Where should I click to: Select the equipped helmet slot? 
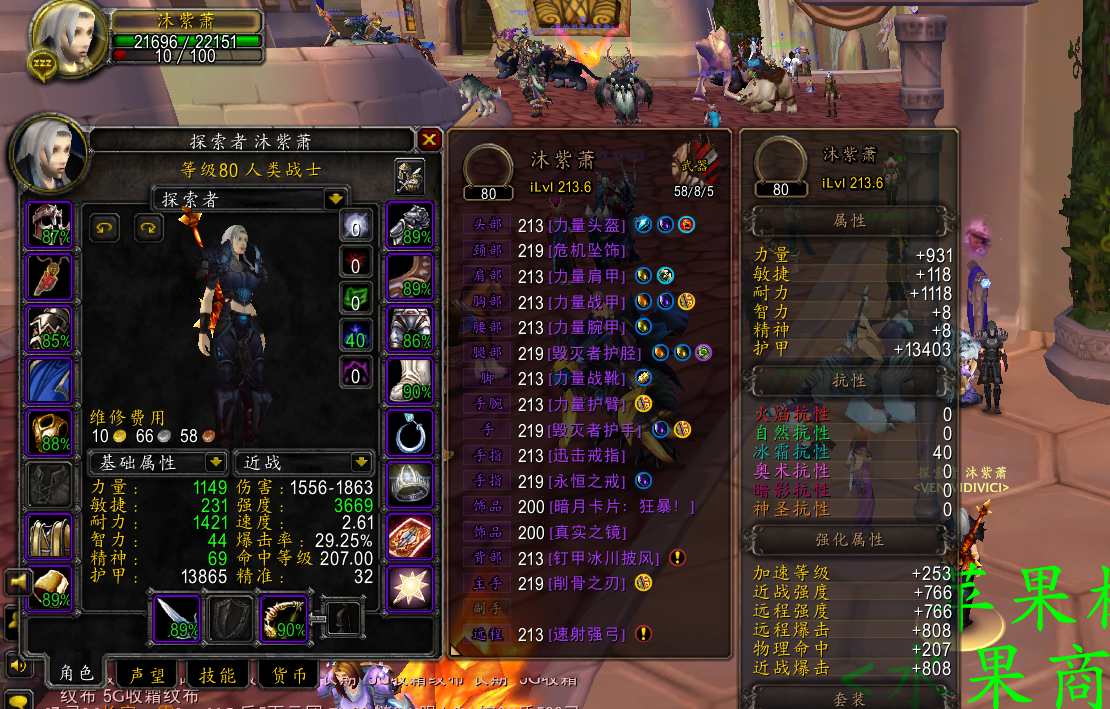(x=49, y=225)
